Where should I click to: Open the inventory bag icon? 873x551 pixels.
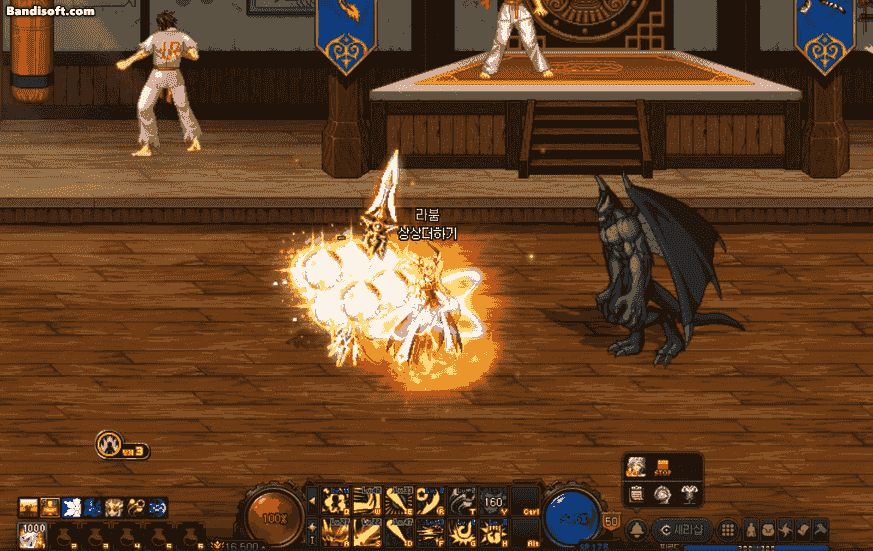769,529
